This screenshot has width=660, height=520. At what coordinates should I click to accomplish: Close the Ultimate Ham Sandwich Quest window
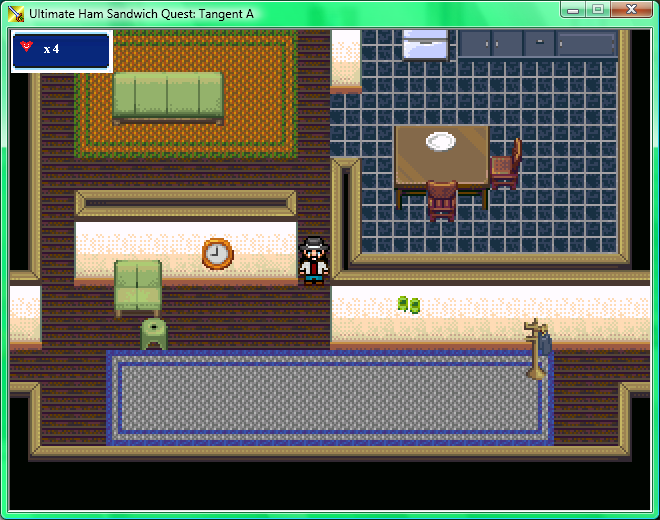[x=630, y=9]
